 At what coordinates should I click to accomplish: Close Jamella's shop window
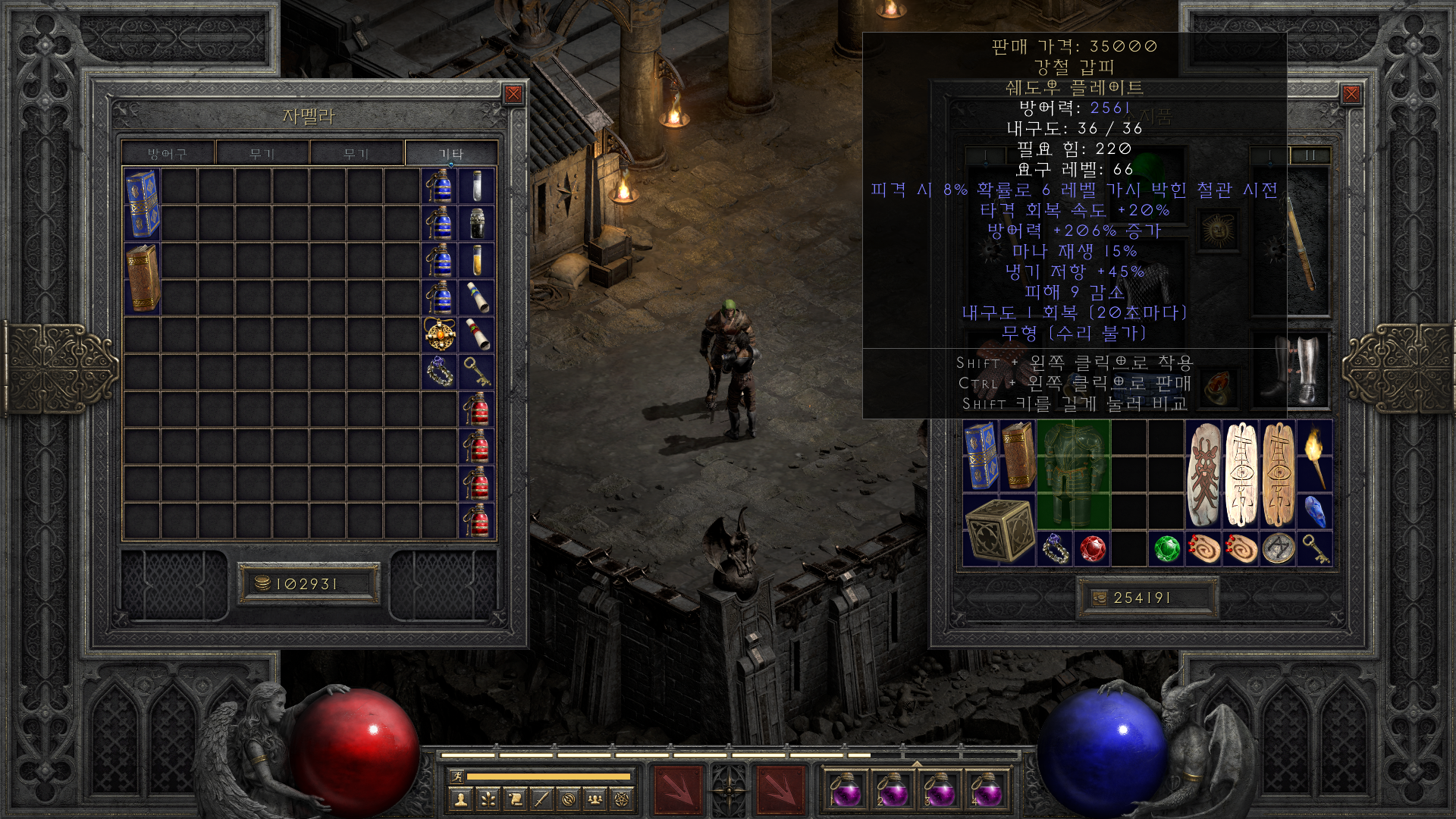click(x=513, y=93)
